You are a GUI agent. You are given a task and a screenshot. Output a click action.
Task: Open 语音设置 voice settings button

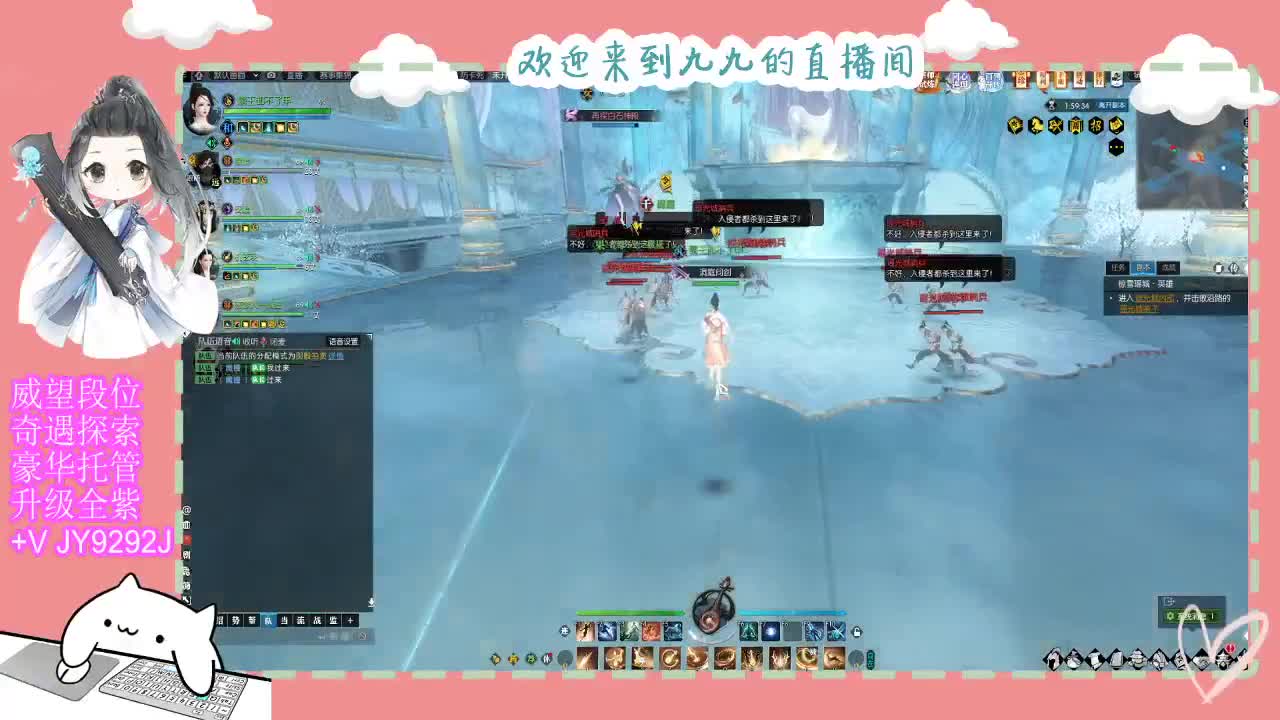[x=343, y=340]
